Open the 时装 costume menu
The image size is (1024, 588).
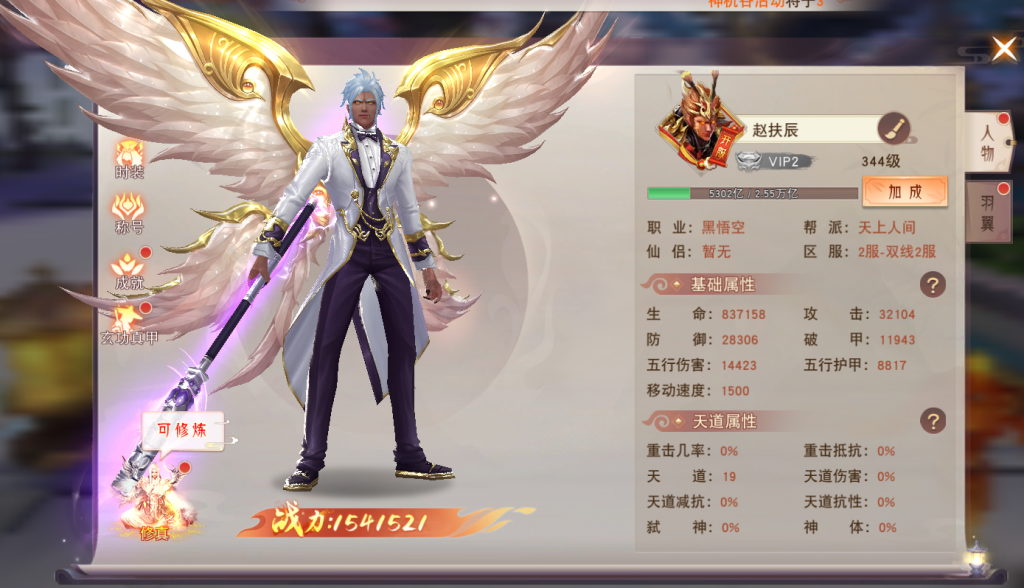pos(130,158)
